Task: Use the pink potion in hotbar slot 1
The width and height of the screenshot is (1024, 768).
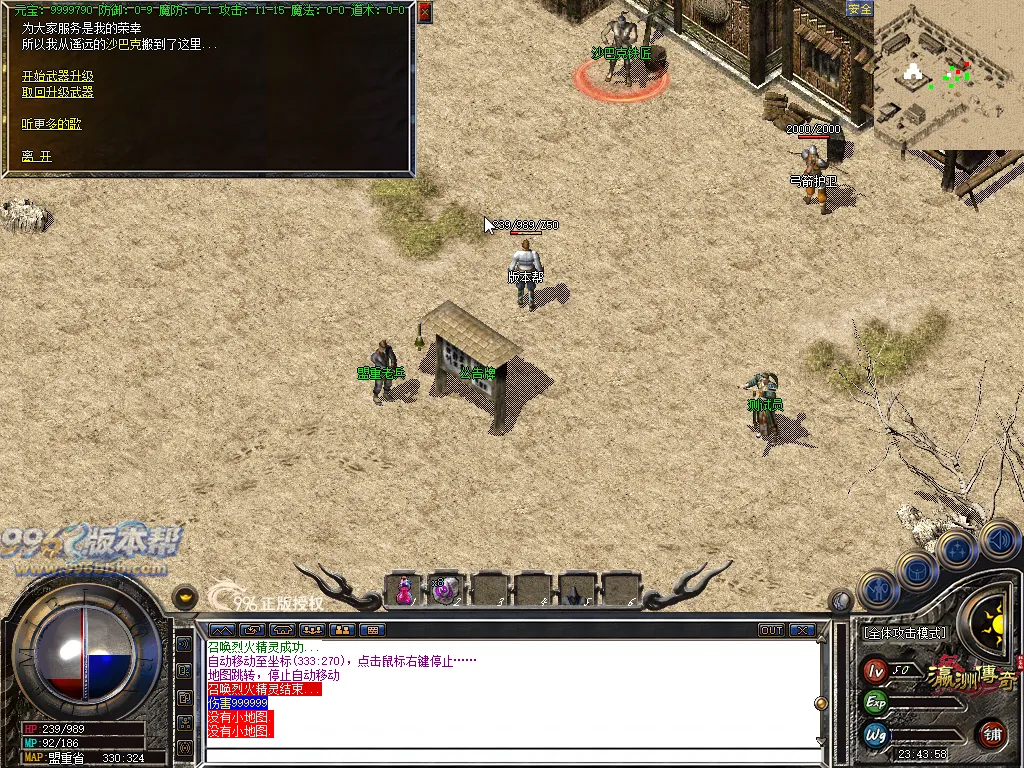Action: (404, 590)
